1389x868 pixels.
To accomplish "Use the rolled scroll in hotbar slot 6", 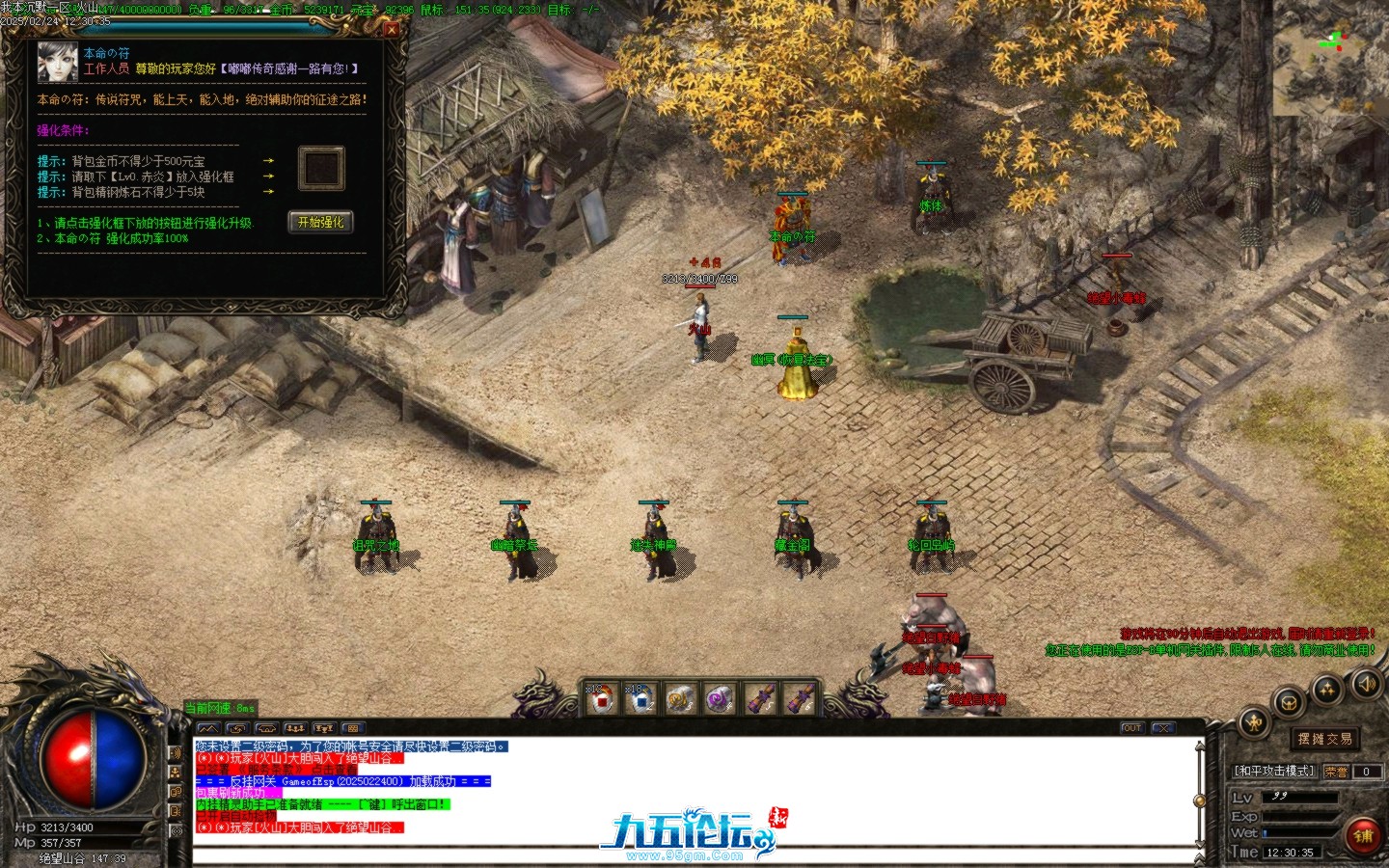I will pyautogui.click(x=799, y=700).
